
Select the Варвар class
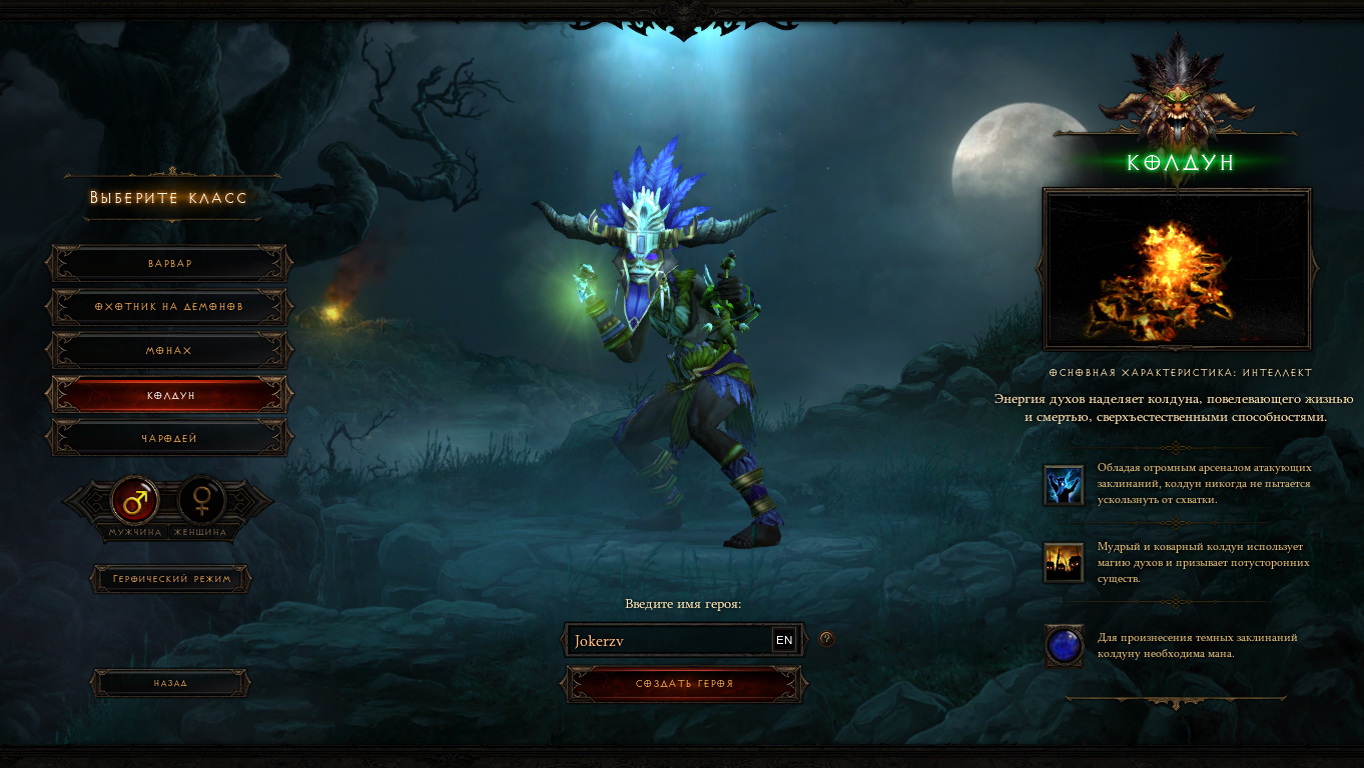pyautogui.click(x=170, y=263)
